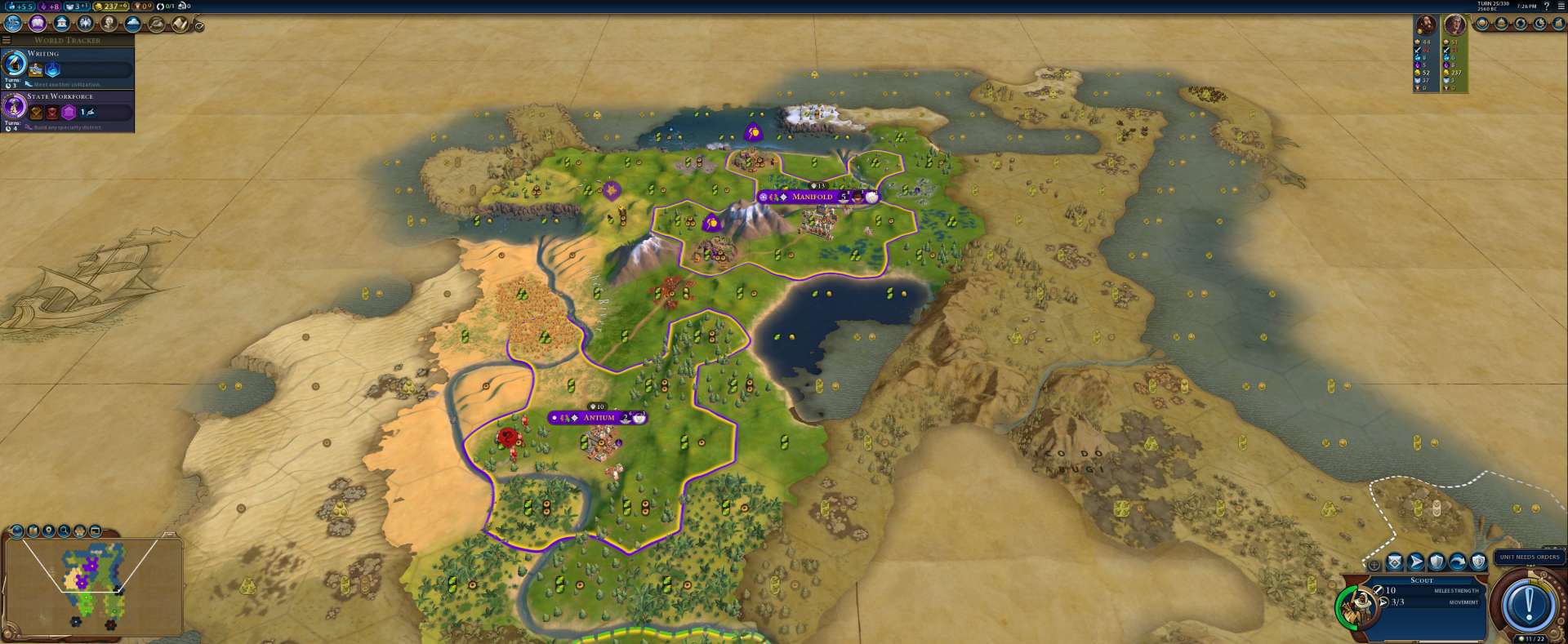Activate the scout's Automate Explore command
Viewport: 1568px width, 644px height.
click(1394, 562)
